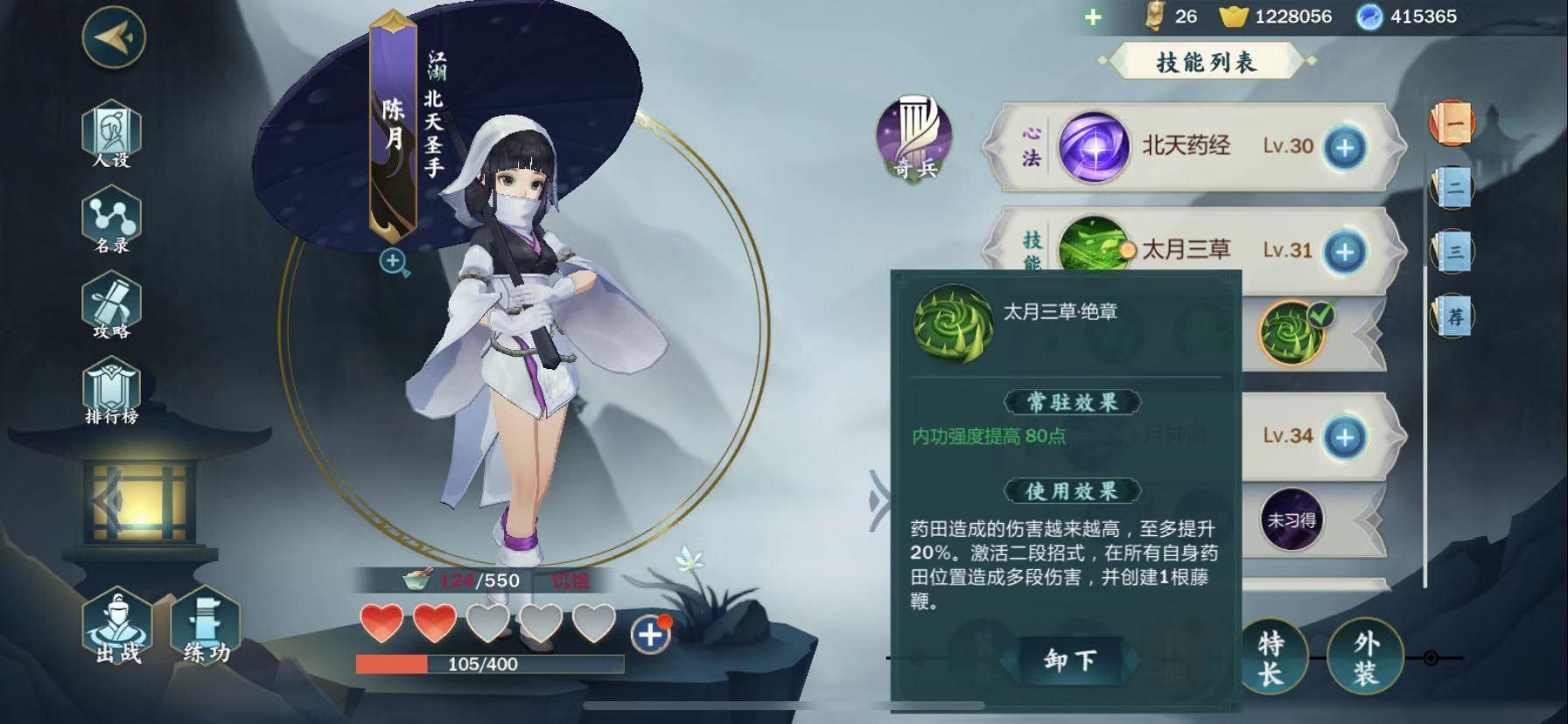Add currency with the top plus icon
This screenshot has height=724, width=1568.
pos(1093,17)
